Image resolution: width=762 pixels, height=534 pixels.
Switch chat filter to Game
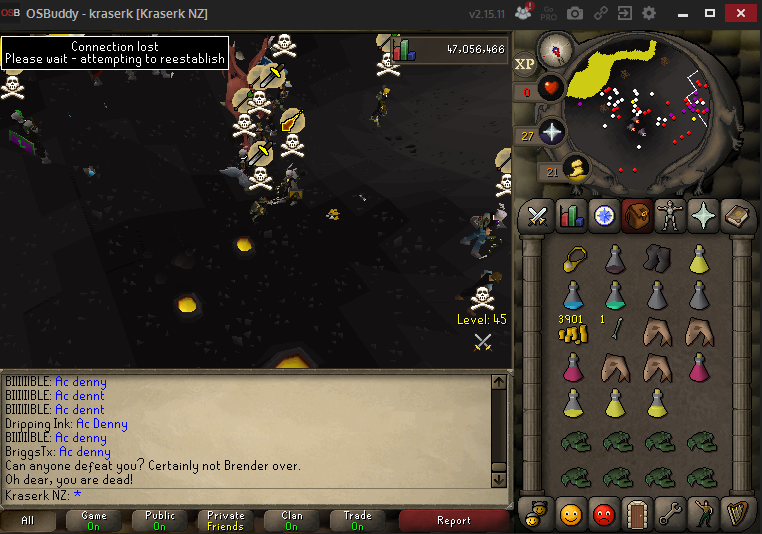(94, 520)
